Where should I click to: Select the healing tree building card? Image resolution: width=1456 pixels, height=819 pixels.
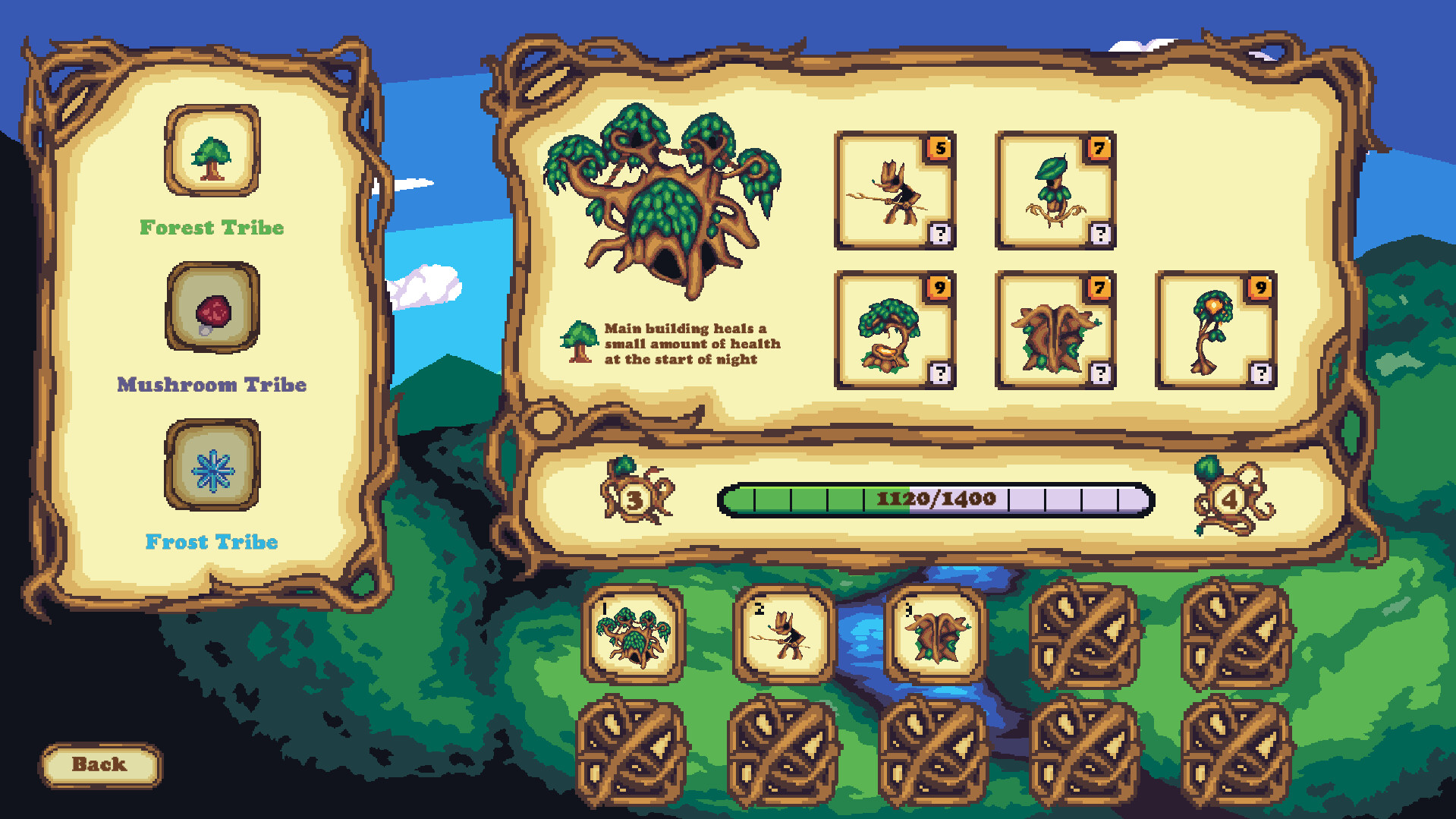tap(895, 332)
